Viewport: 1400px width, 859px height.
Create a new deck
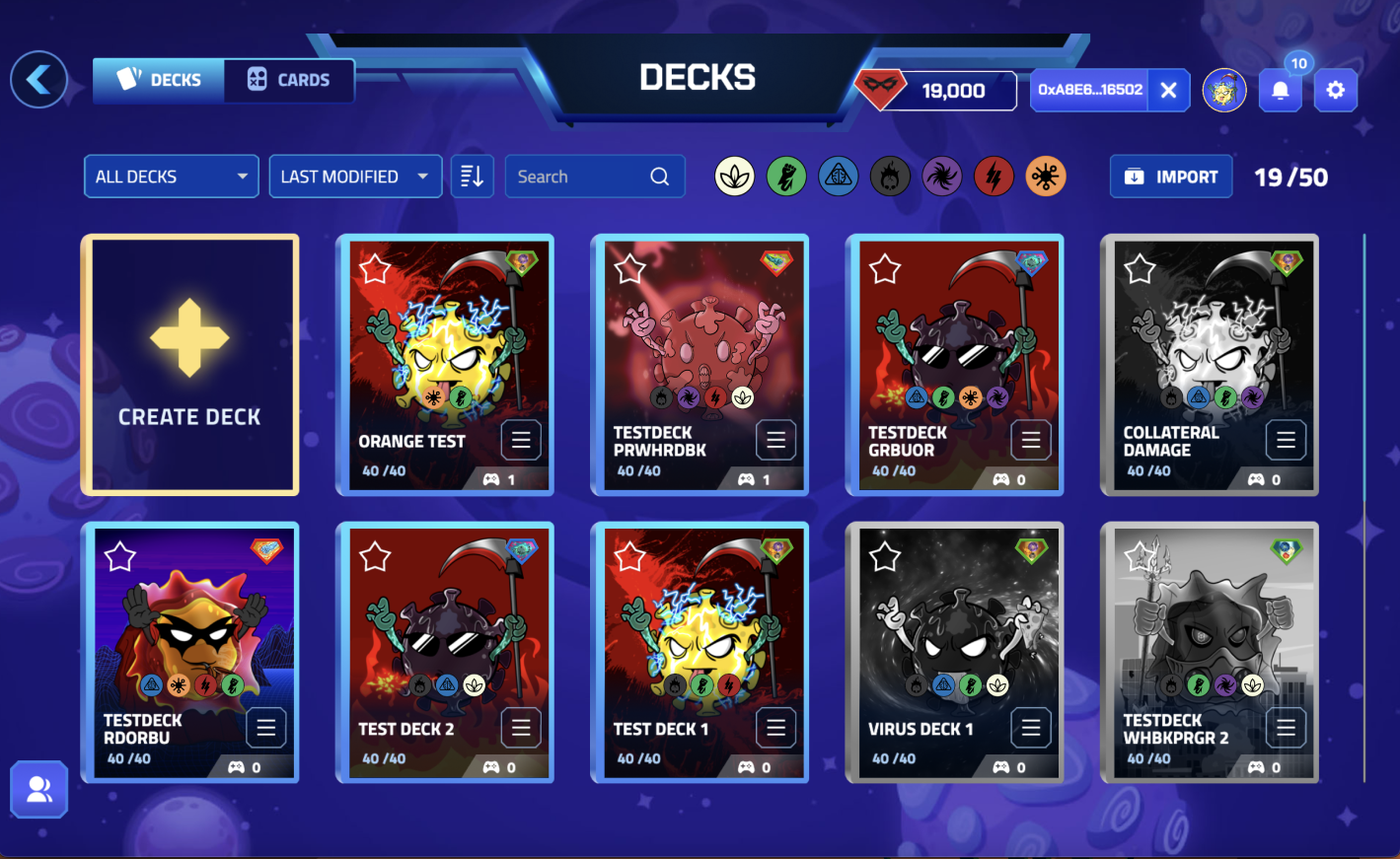pos(189,364)
